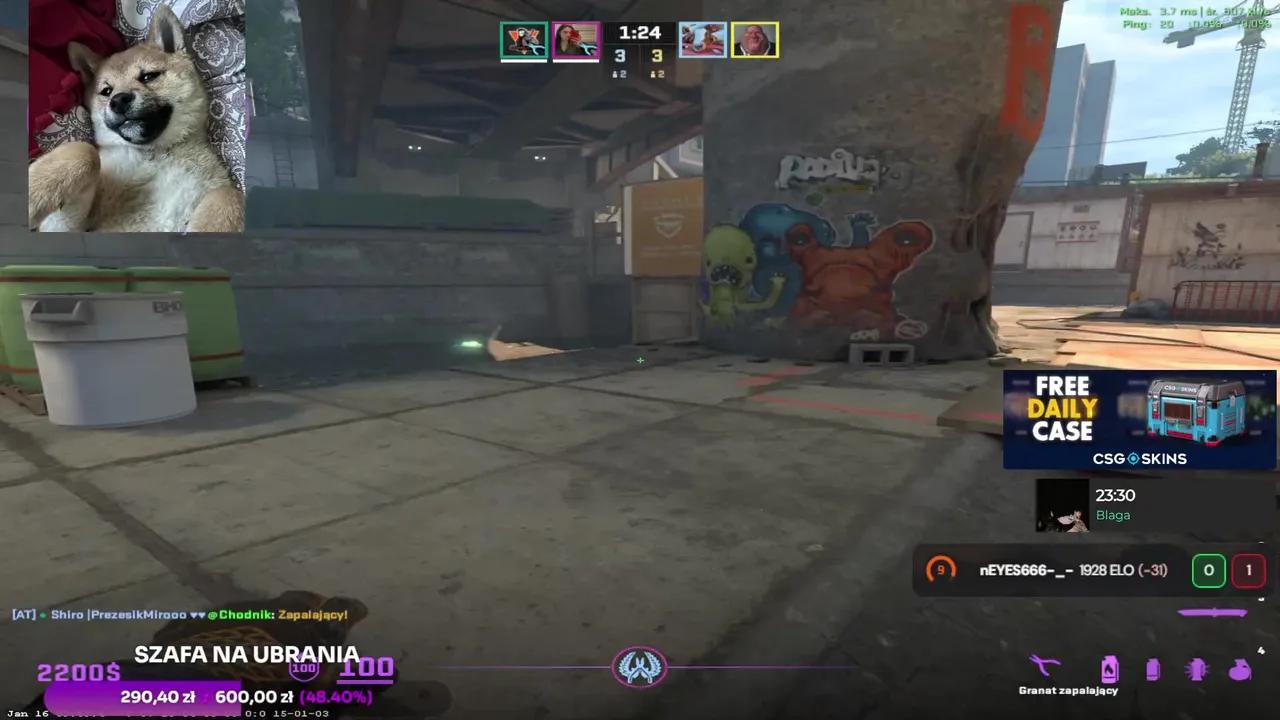Viewport: 1280px width, 720px height.
Task: Toggle the green 0 score indicator
Action: pos(1209,570)
